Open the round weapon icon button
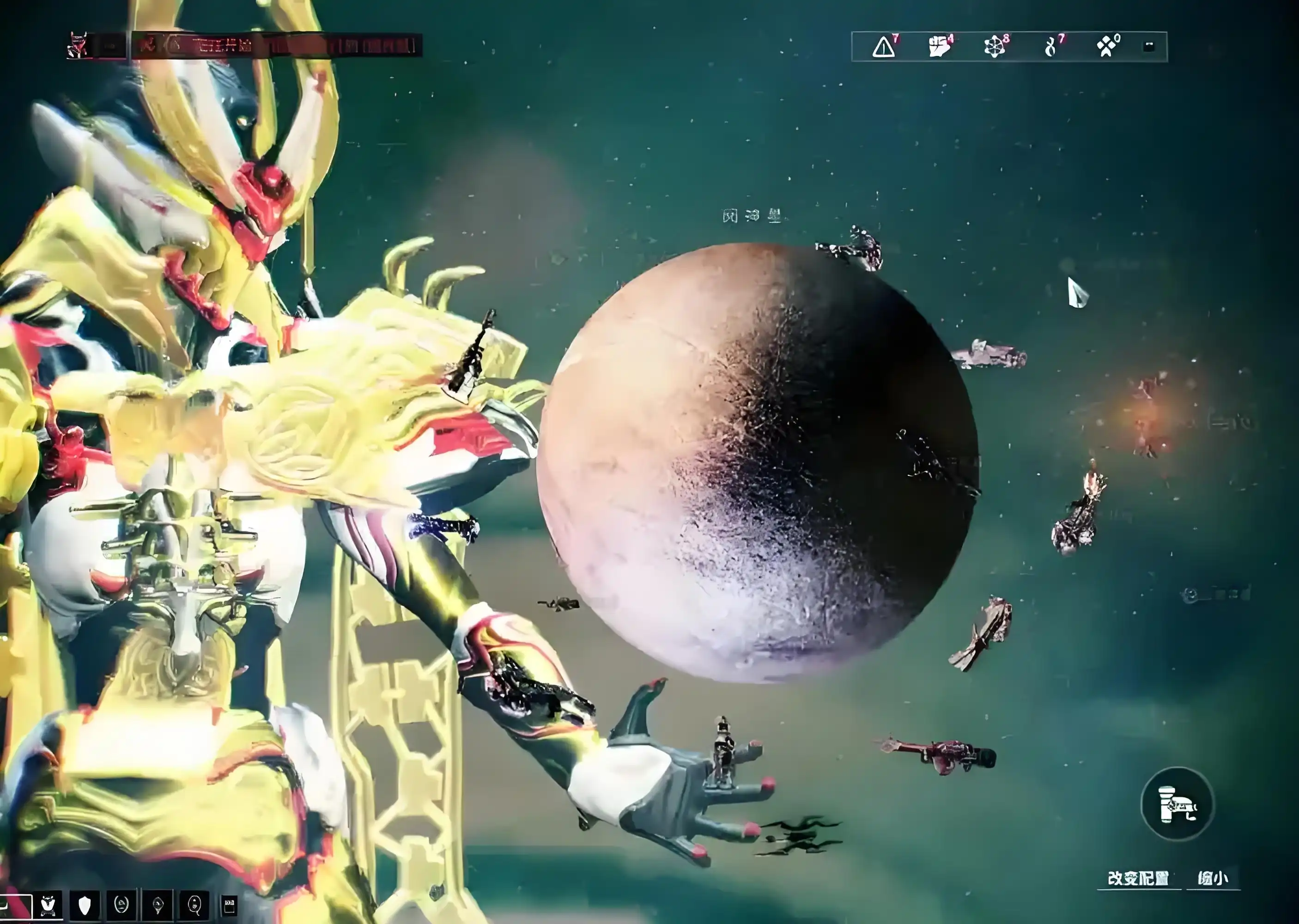This screenshot has height=924, width=1299. click(1178, 804)
